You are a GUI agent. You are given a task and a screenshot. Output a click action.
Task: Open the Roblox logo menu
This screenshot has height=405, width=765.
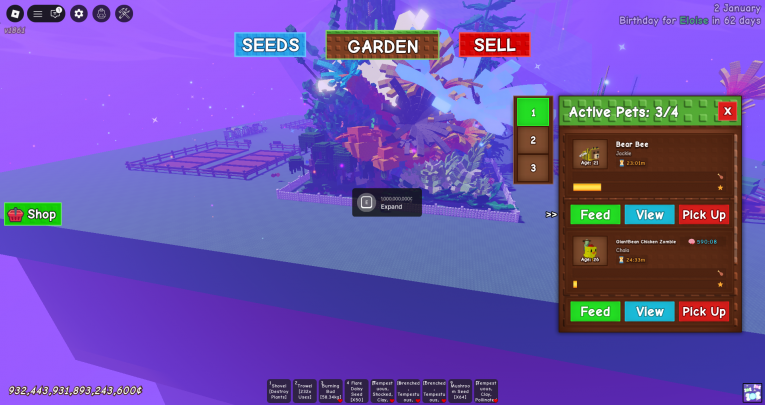click(14, 14)
